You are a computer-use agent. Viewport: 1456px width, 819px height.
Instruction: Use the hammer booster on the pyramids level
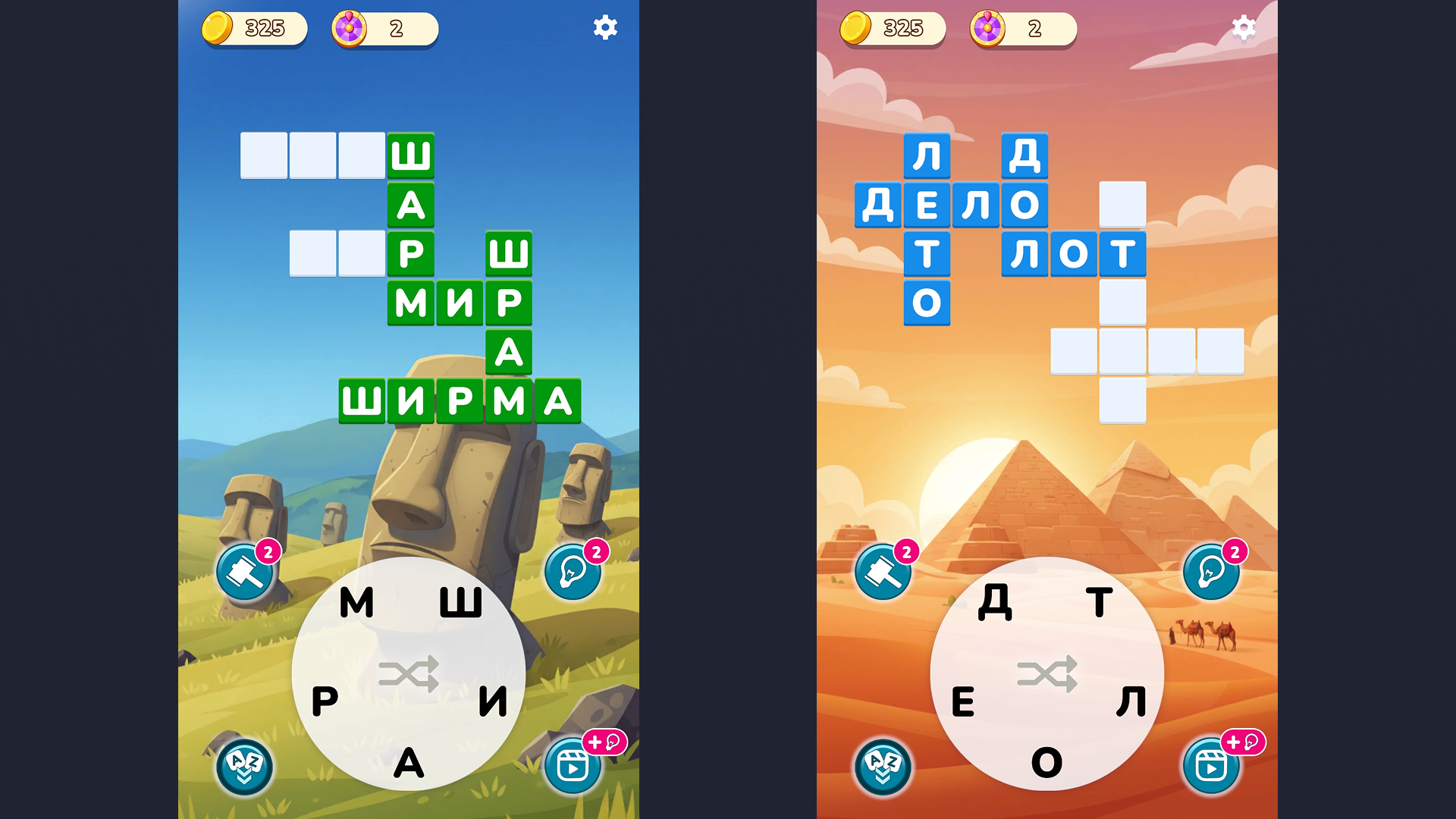882,572
